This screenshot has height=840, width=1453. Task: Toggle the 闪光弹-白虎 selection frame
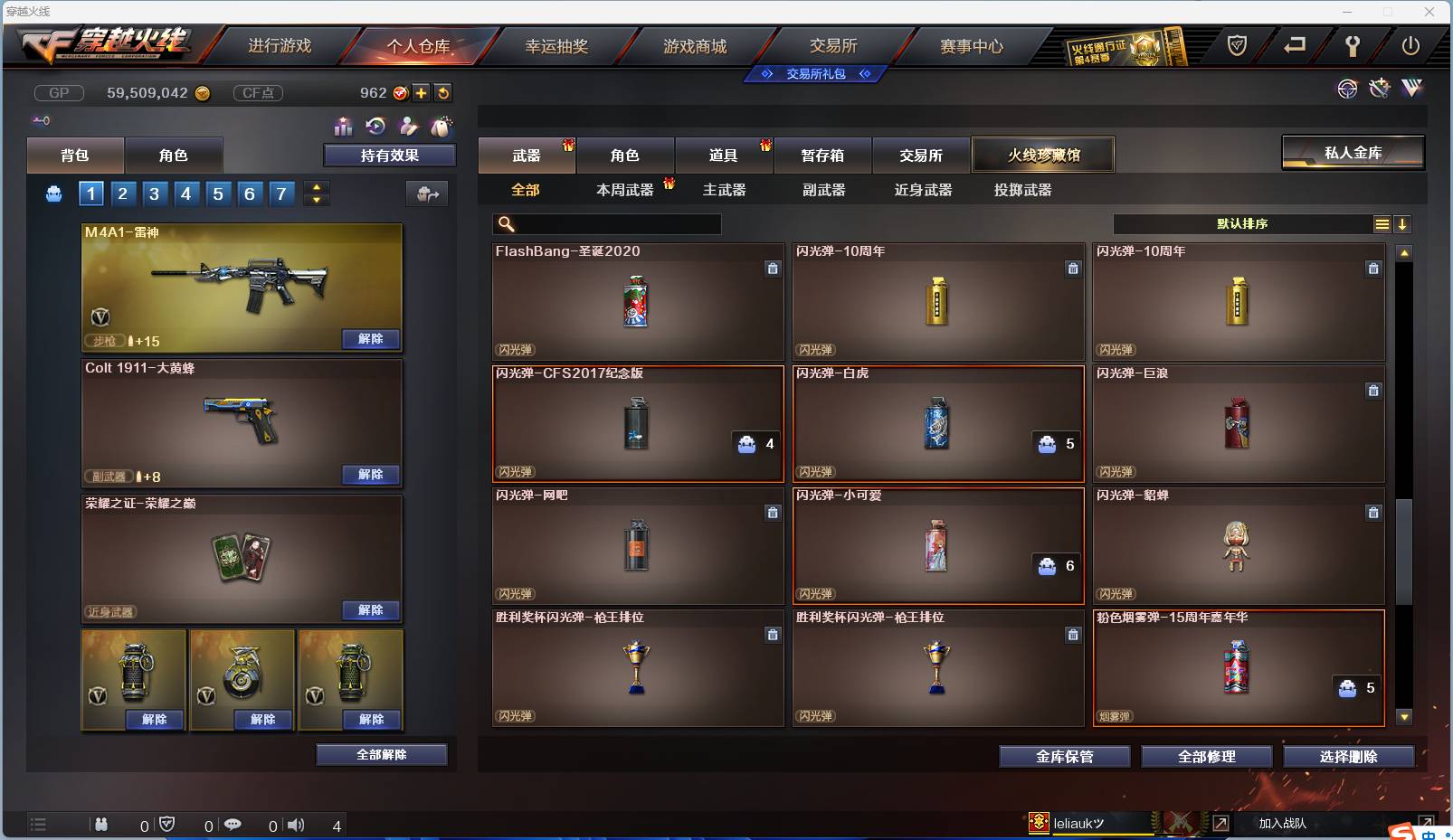(x=939, y=423)
